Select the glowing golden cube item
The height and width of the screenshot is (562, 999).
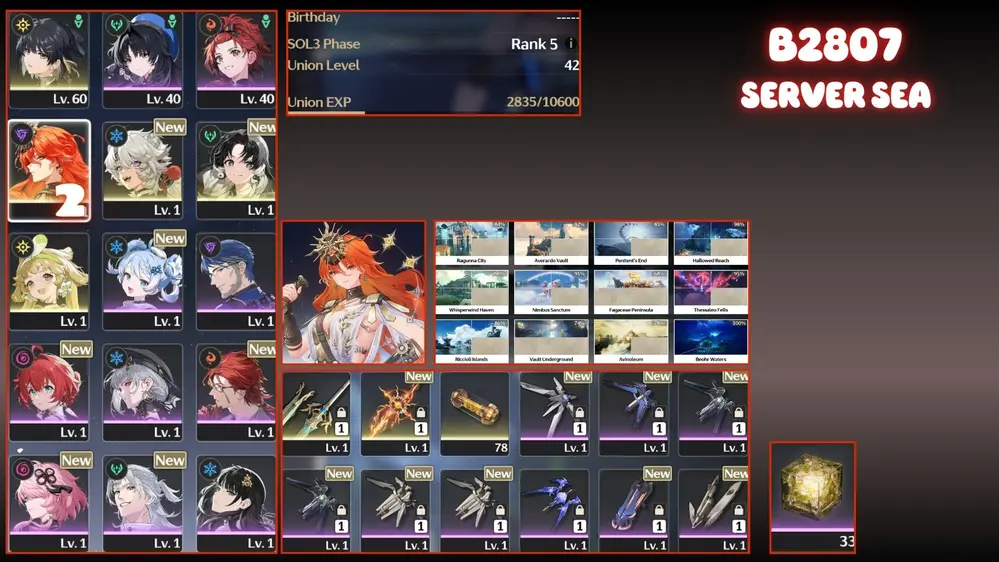pos(812,490)
